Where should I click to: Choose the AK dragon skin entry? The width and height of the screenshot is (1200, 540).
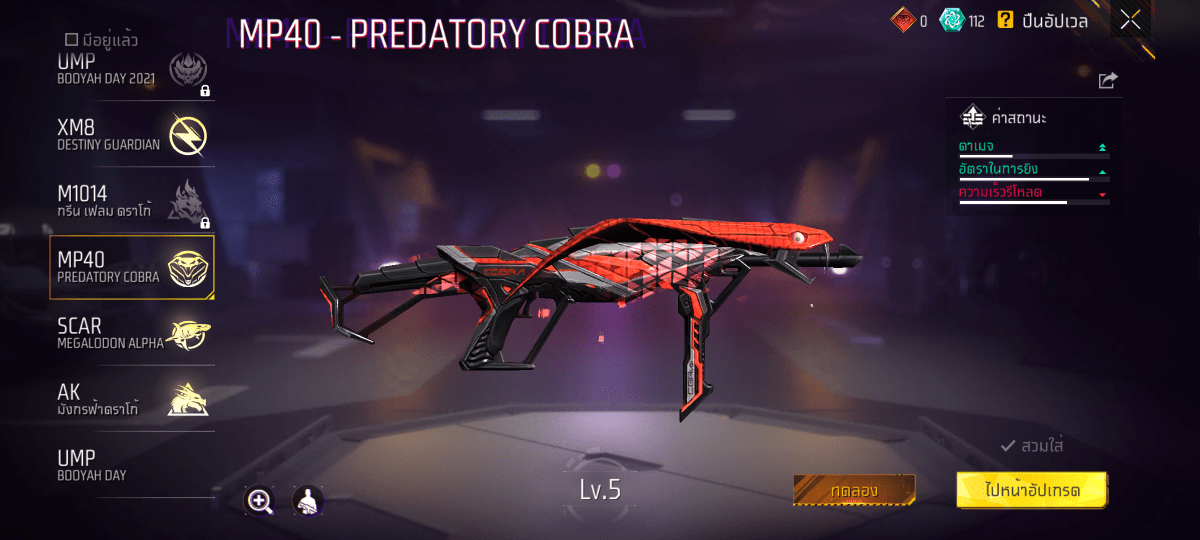coord(132,400)
